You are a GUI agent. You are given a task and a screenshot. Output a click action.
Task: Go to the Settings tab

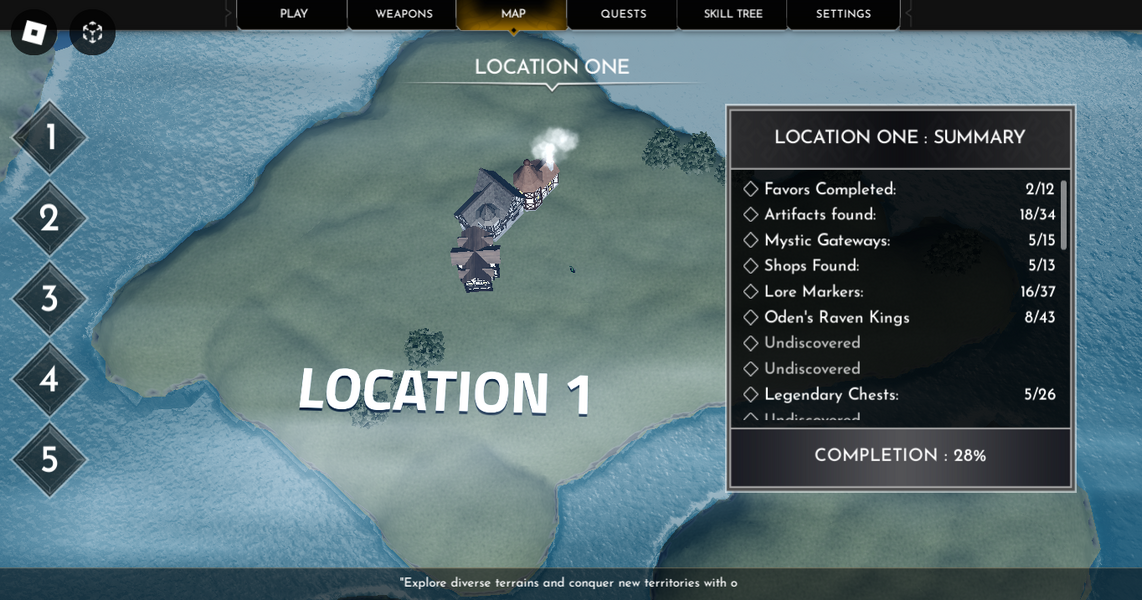[x=843, y=15]
